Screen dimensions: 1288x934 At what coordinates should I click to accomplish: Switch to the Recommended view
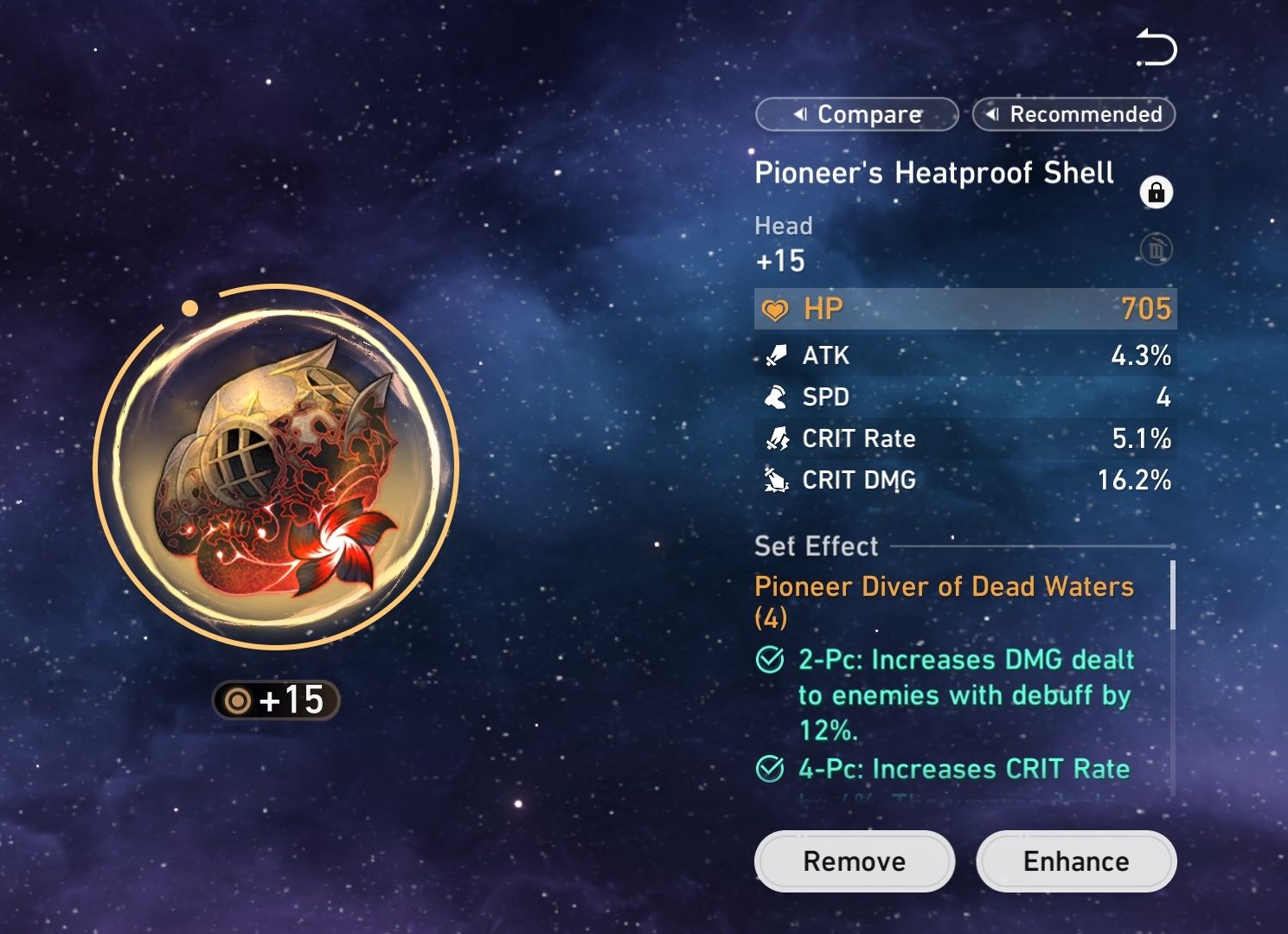[1074, 114]
